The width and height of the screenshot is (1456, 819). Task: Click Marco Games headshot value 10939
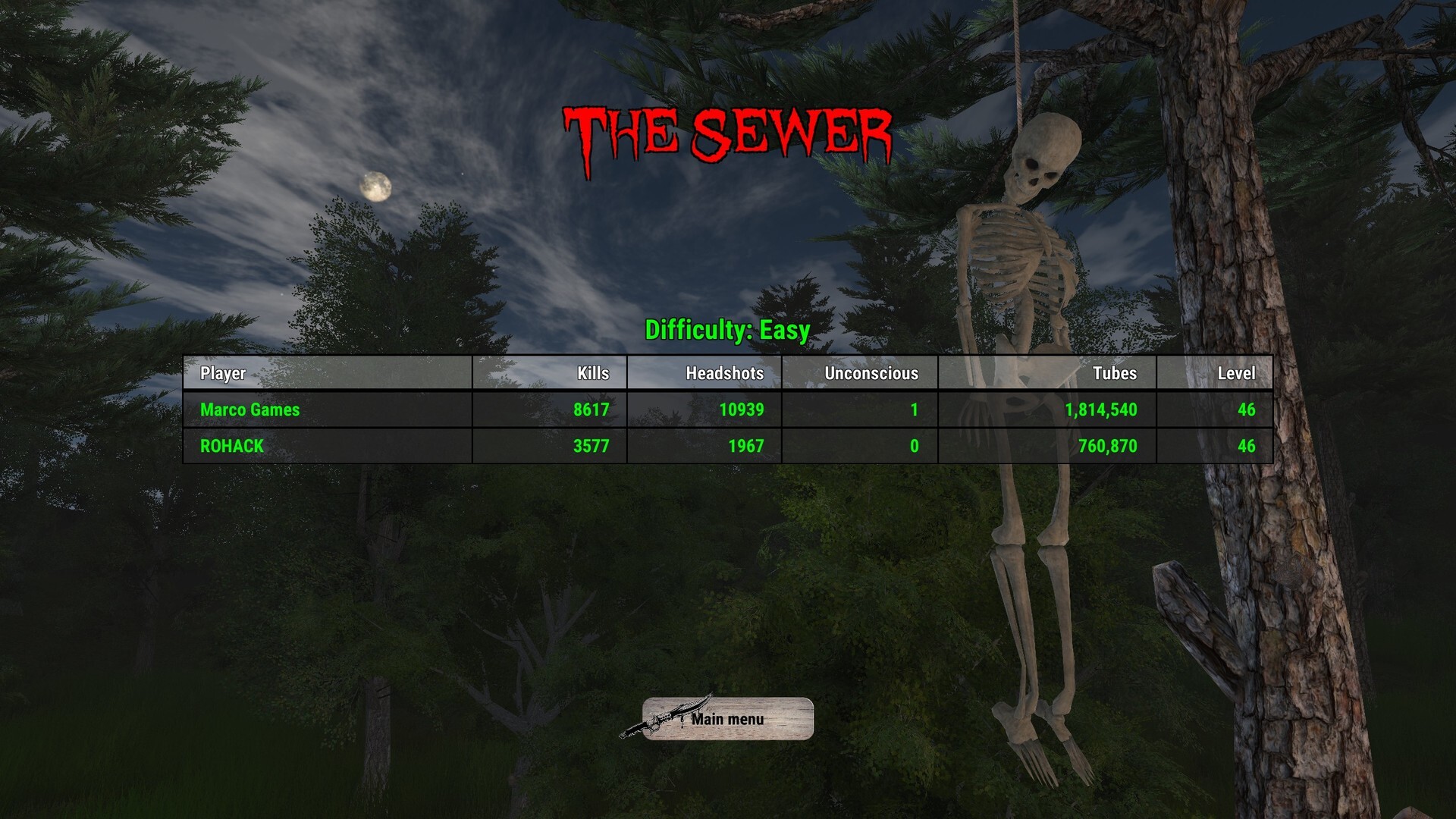742,409
